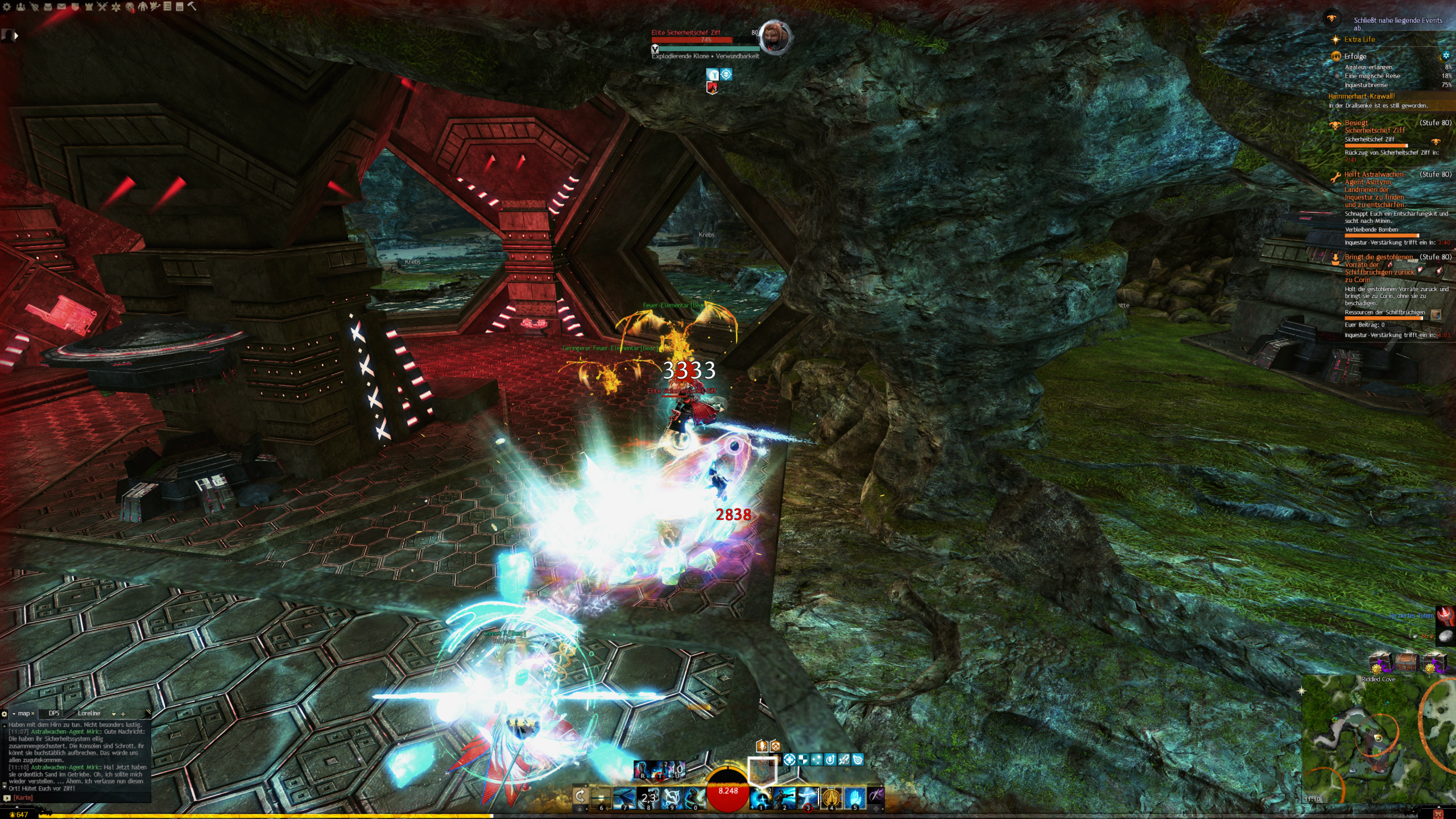The image size is (1456, 819).
Task: Use the glowing hand skill in slot 5
Action: (854, 797)
